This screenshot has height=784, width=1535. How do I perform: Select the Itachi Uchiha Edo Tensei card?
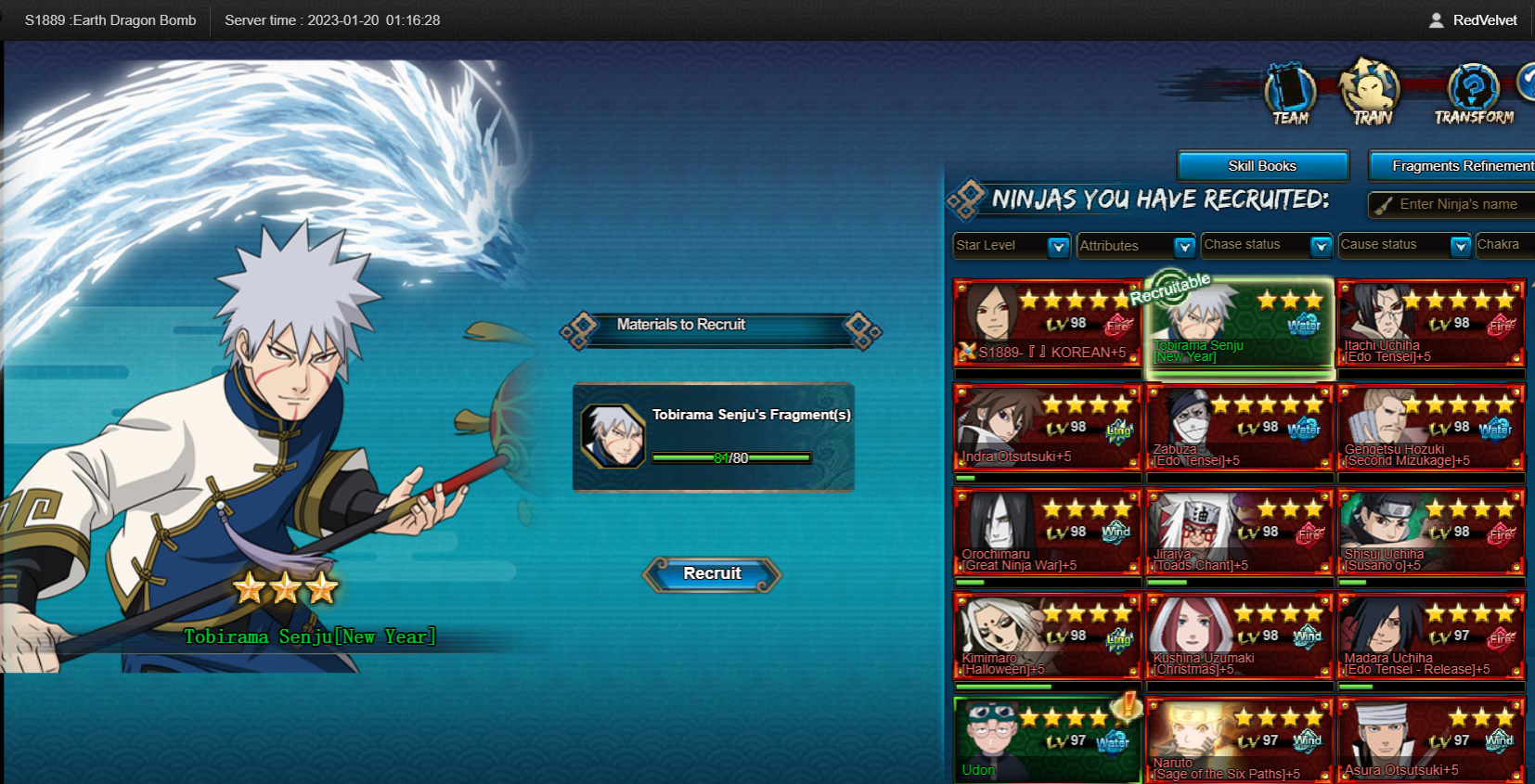pos(1430,323)
